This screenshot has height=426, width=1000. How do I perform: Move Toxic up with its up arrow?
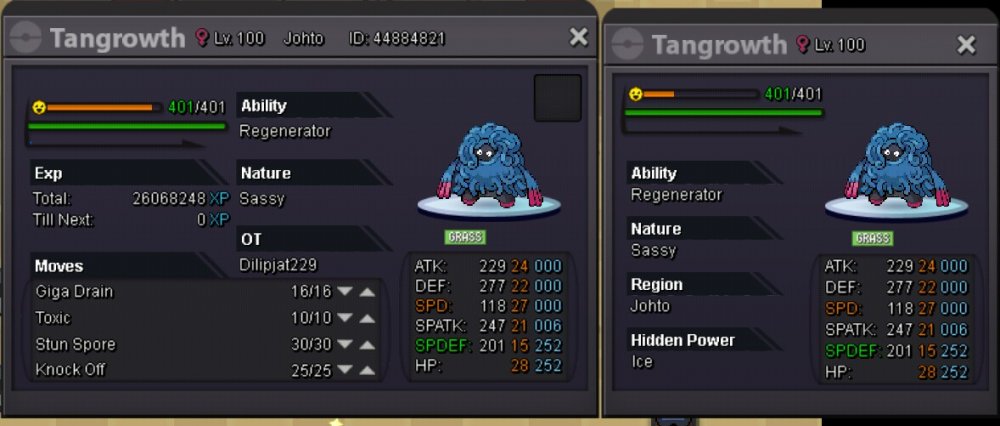point(368,318)
